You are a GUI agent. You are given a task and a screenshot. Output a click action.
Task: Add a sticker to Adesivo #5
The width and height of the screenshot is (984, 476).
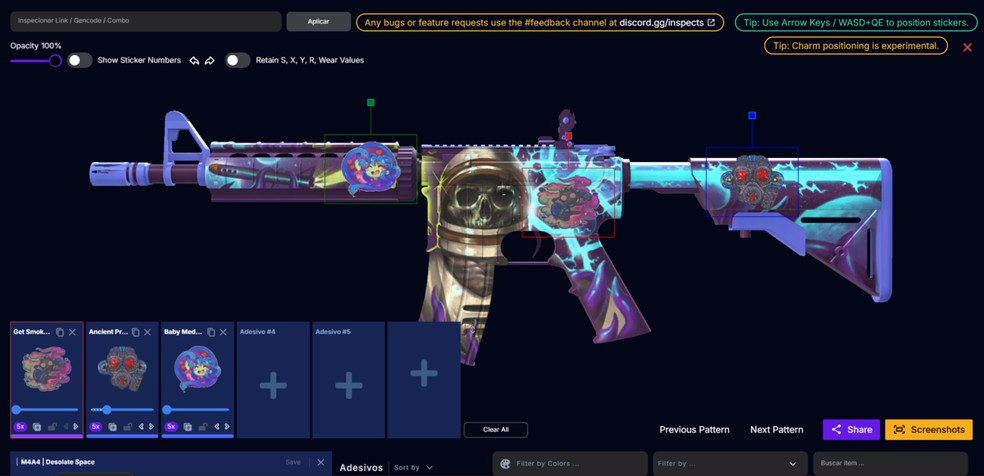348,385
